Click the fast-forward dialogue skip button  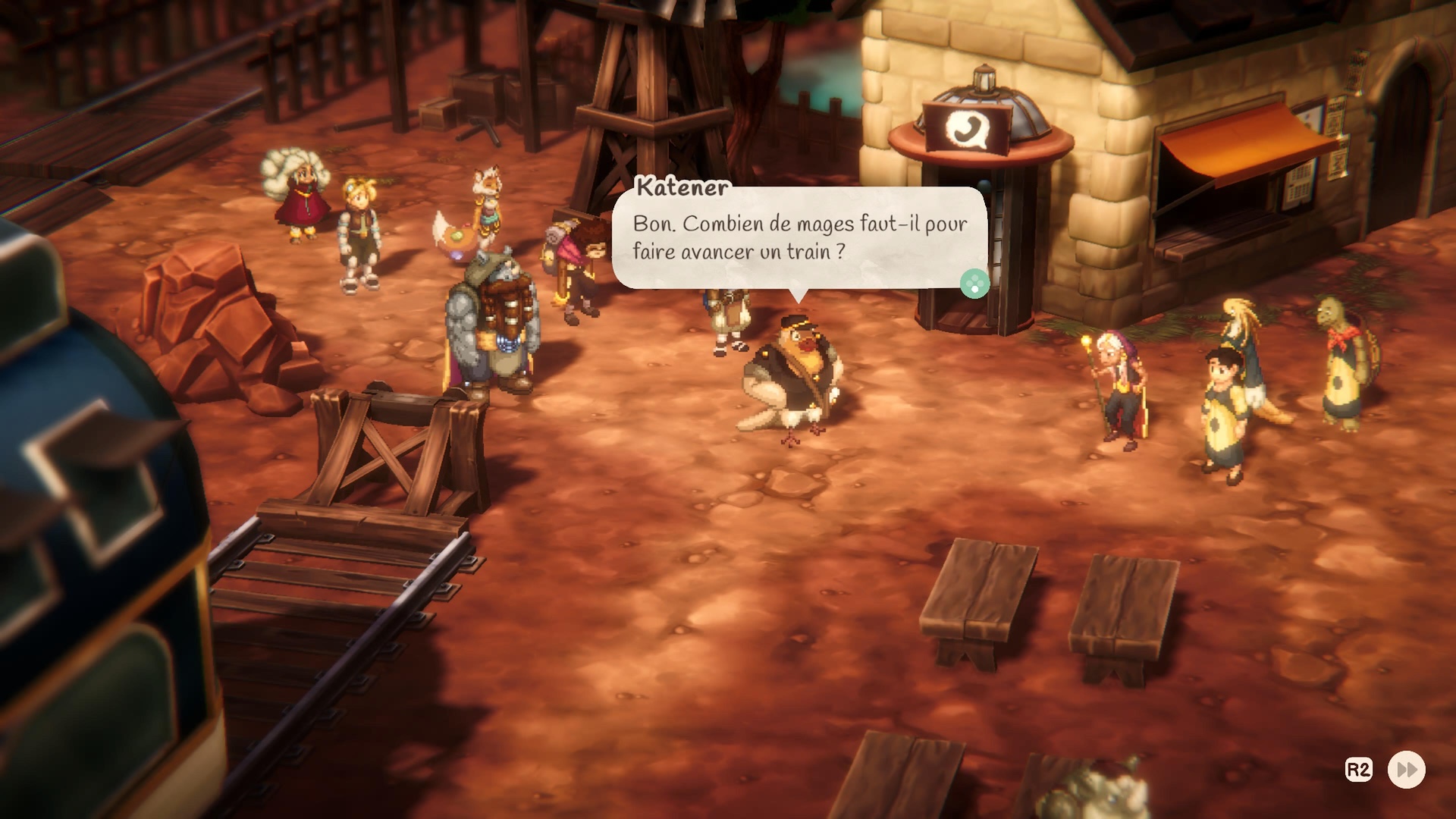pyautogui.click(x=1406, y=770)
